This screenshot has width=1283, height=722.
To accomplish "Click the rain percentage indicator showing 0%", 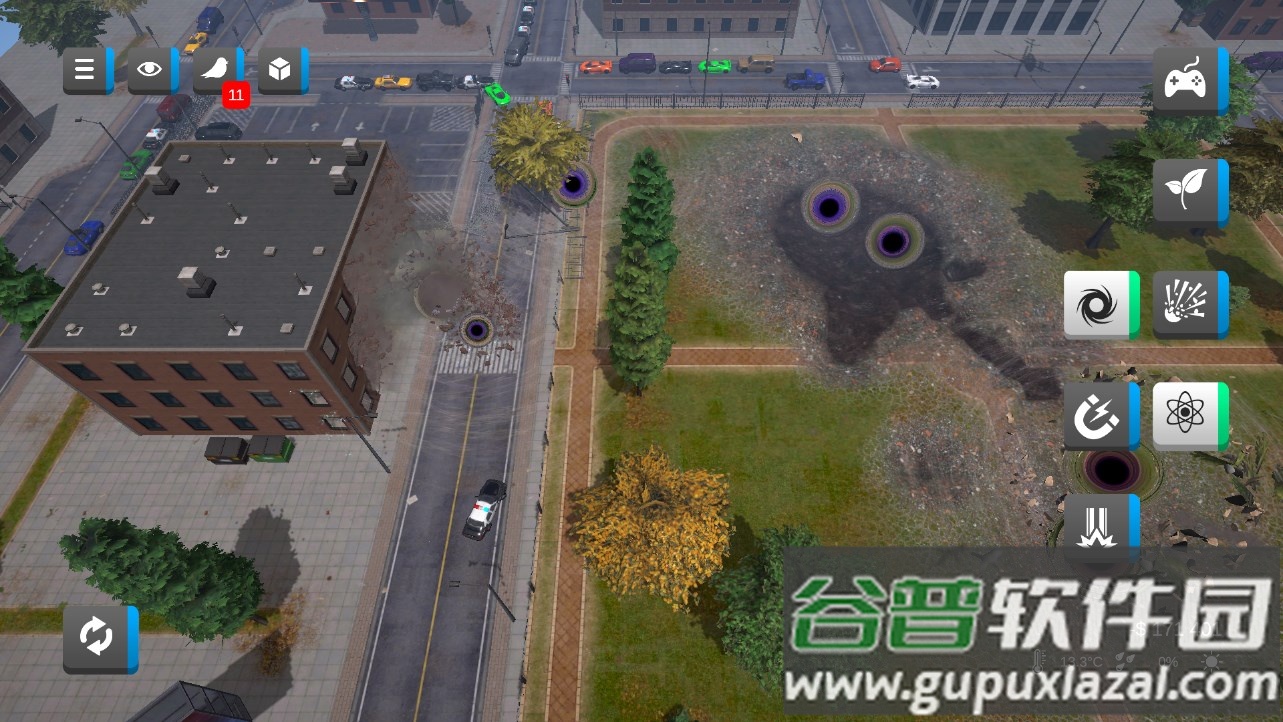I will click(x=1168, y=661).
